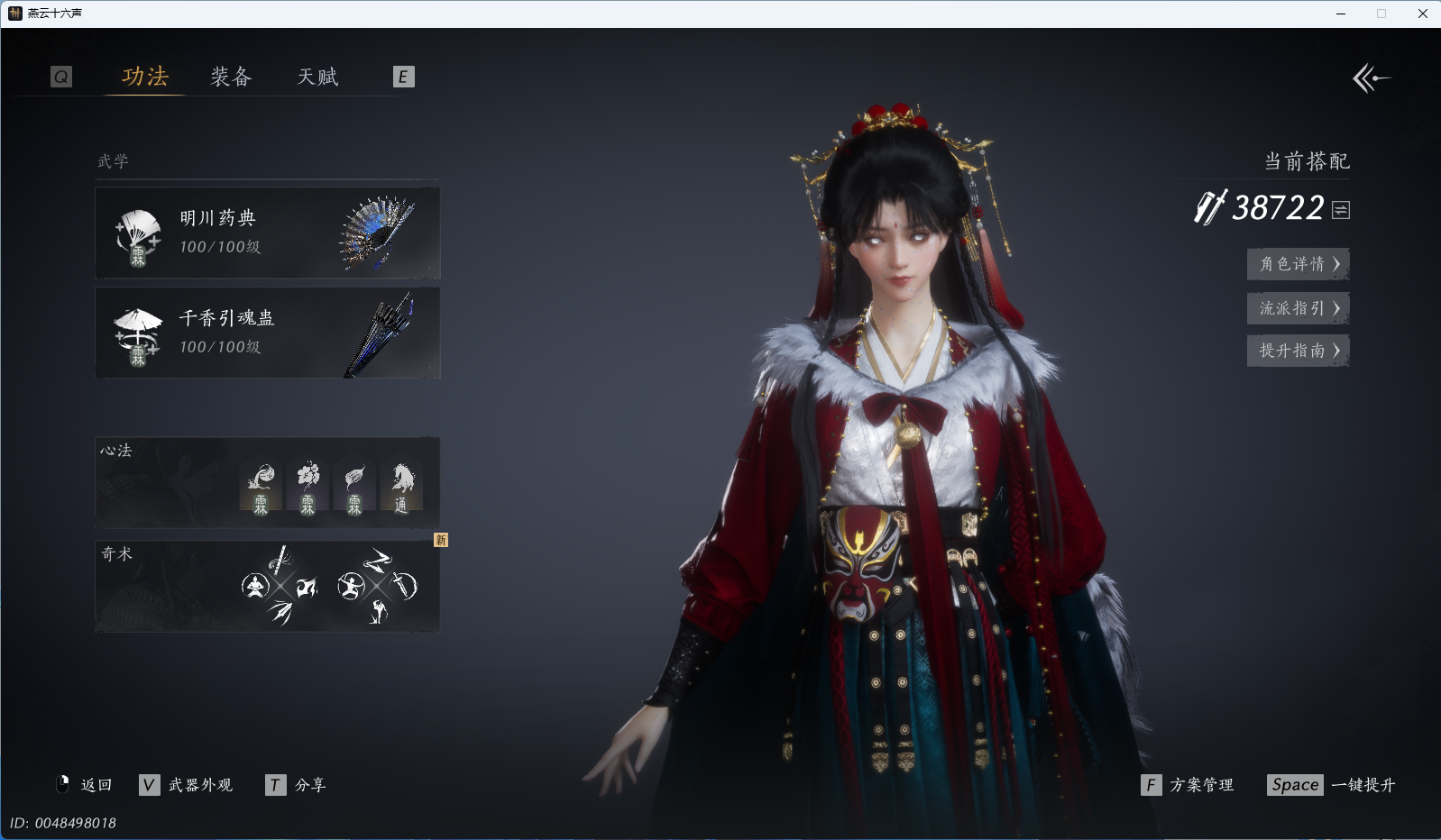
Task: Open 武器外观 weapon appearance
Action: [187, 785]
